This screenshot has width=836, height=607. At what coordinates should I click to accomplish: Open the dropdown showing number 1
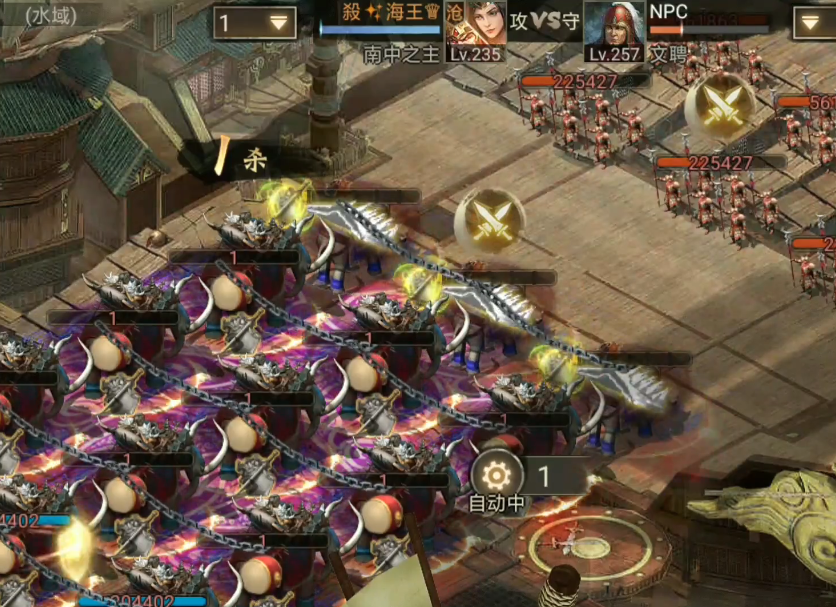[254, 23]
